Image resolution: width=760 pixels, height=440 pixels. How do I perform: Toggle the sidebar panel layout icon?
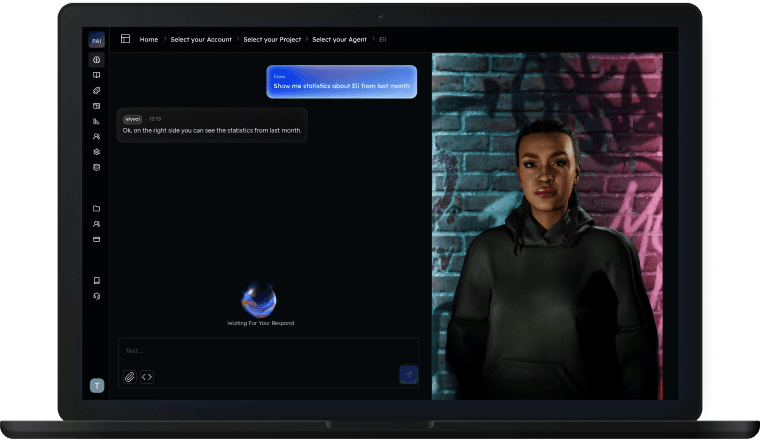(126, 39)
